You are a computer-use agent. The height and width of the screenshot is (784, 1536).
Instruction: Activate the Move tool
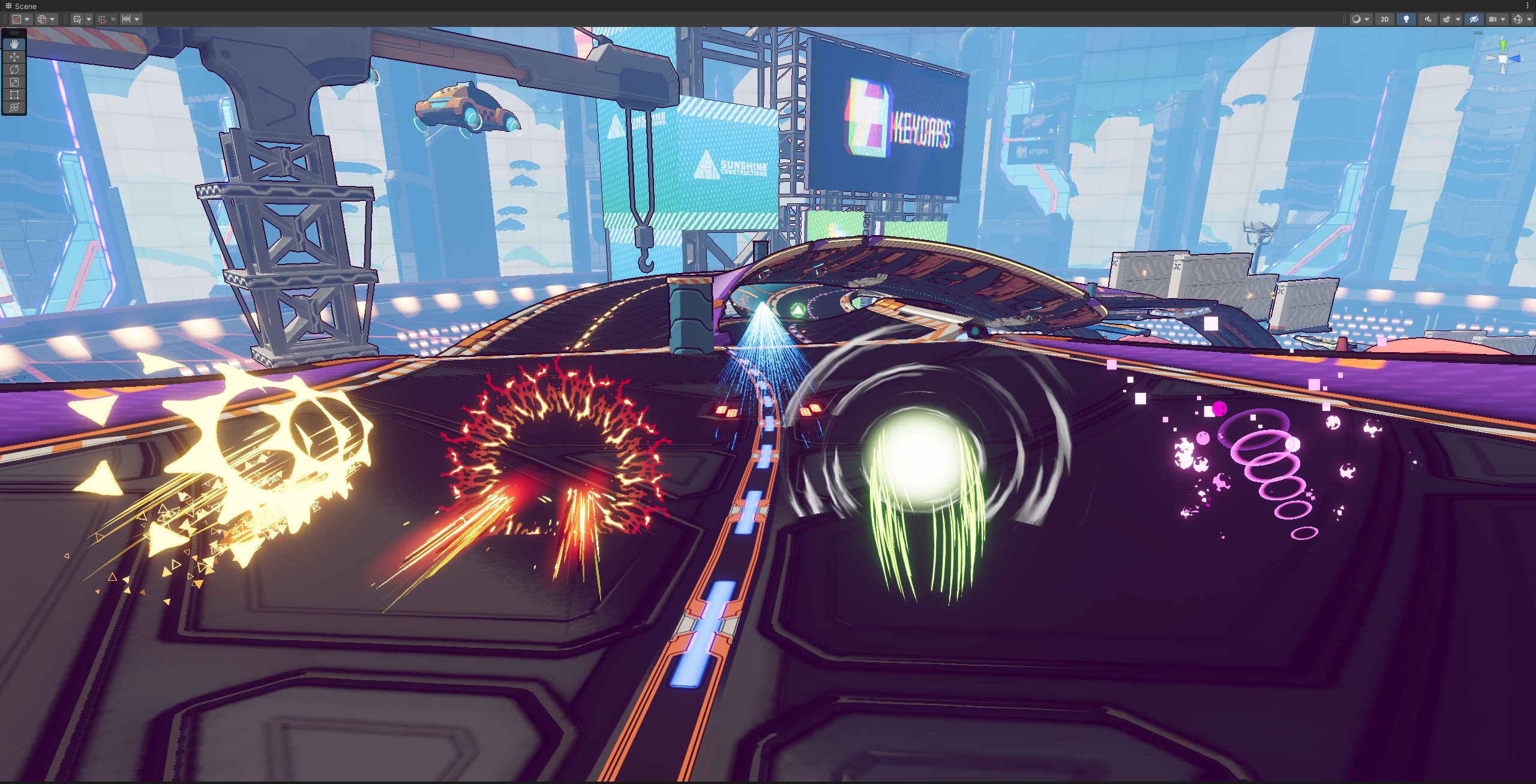click(14, 57)
